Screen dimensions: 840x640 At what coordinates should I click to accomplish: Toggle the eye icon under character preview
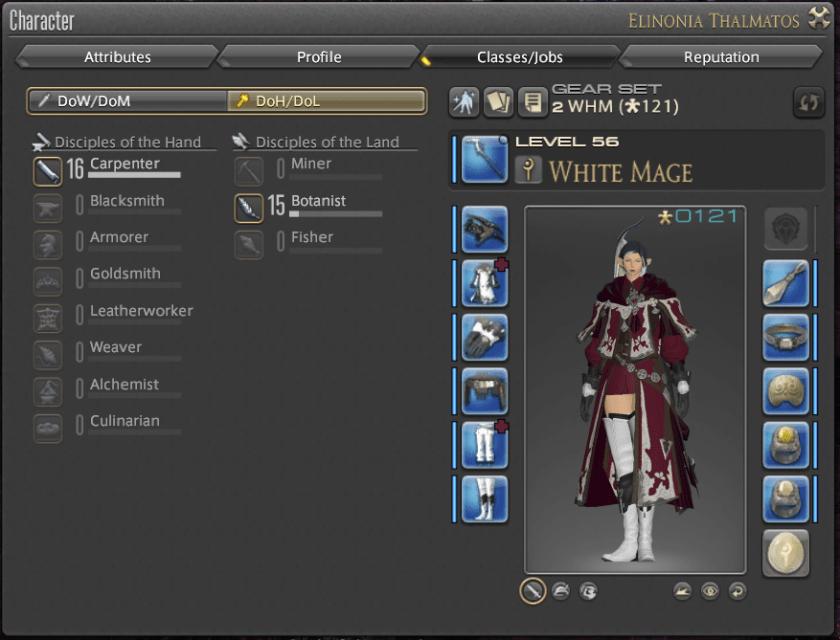[709, 591]
